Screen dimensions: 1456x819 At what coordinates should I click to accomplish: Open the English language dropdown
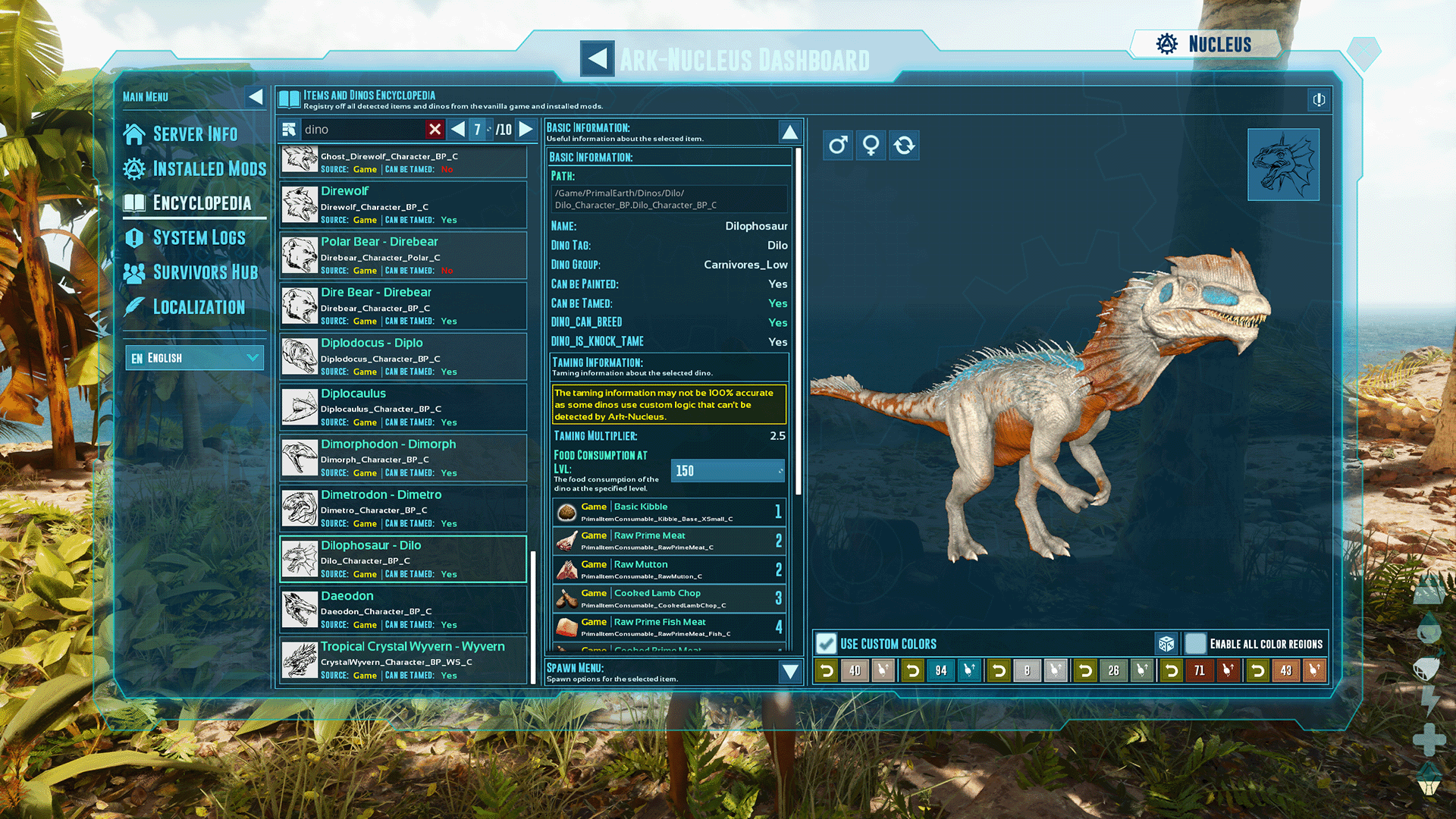[194, 357]
